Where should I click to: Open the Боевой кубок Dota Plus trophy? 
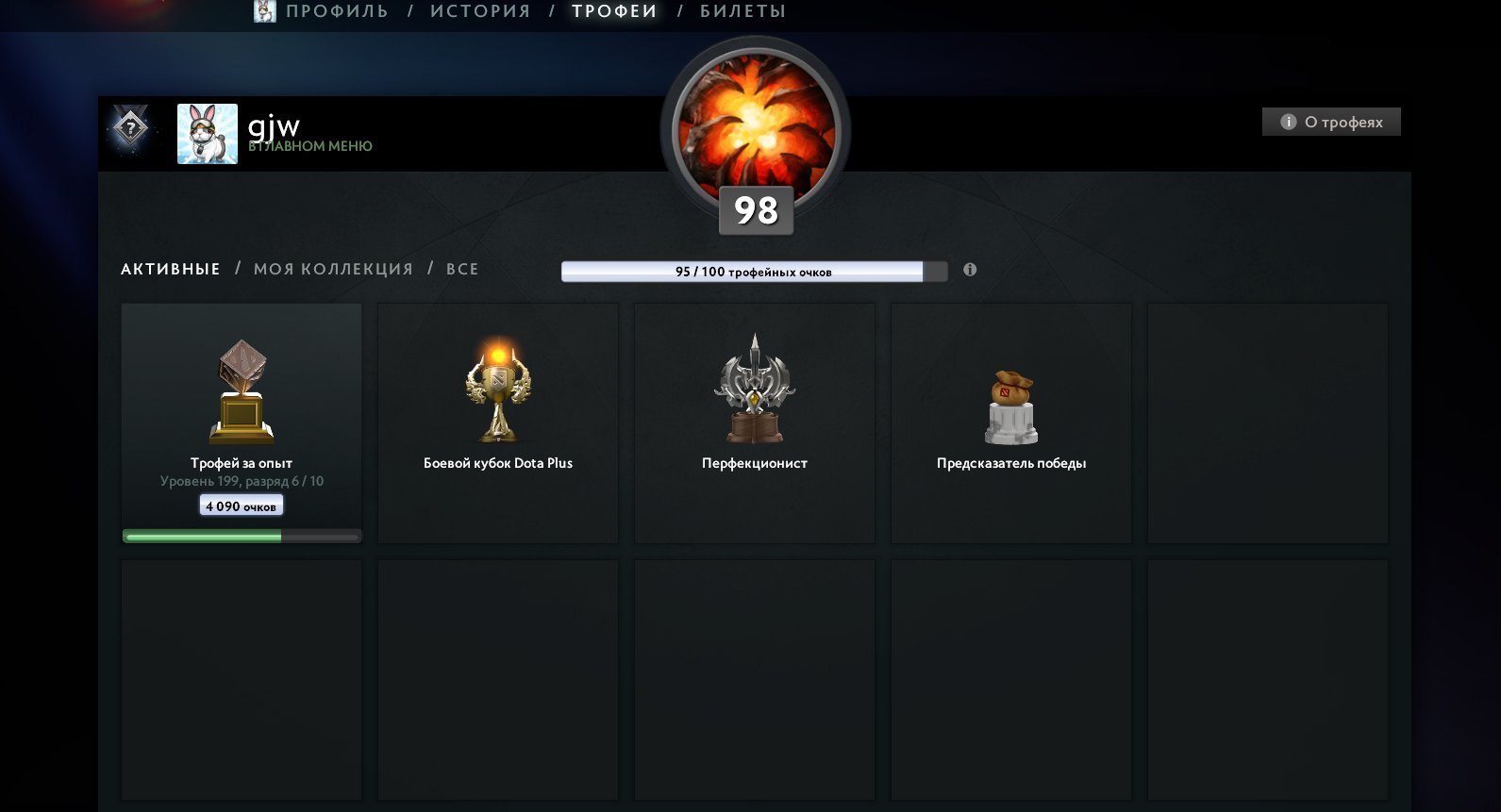(498, 387)
